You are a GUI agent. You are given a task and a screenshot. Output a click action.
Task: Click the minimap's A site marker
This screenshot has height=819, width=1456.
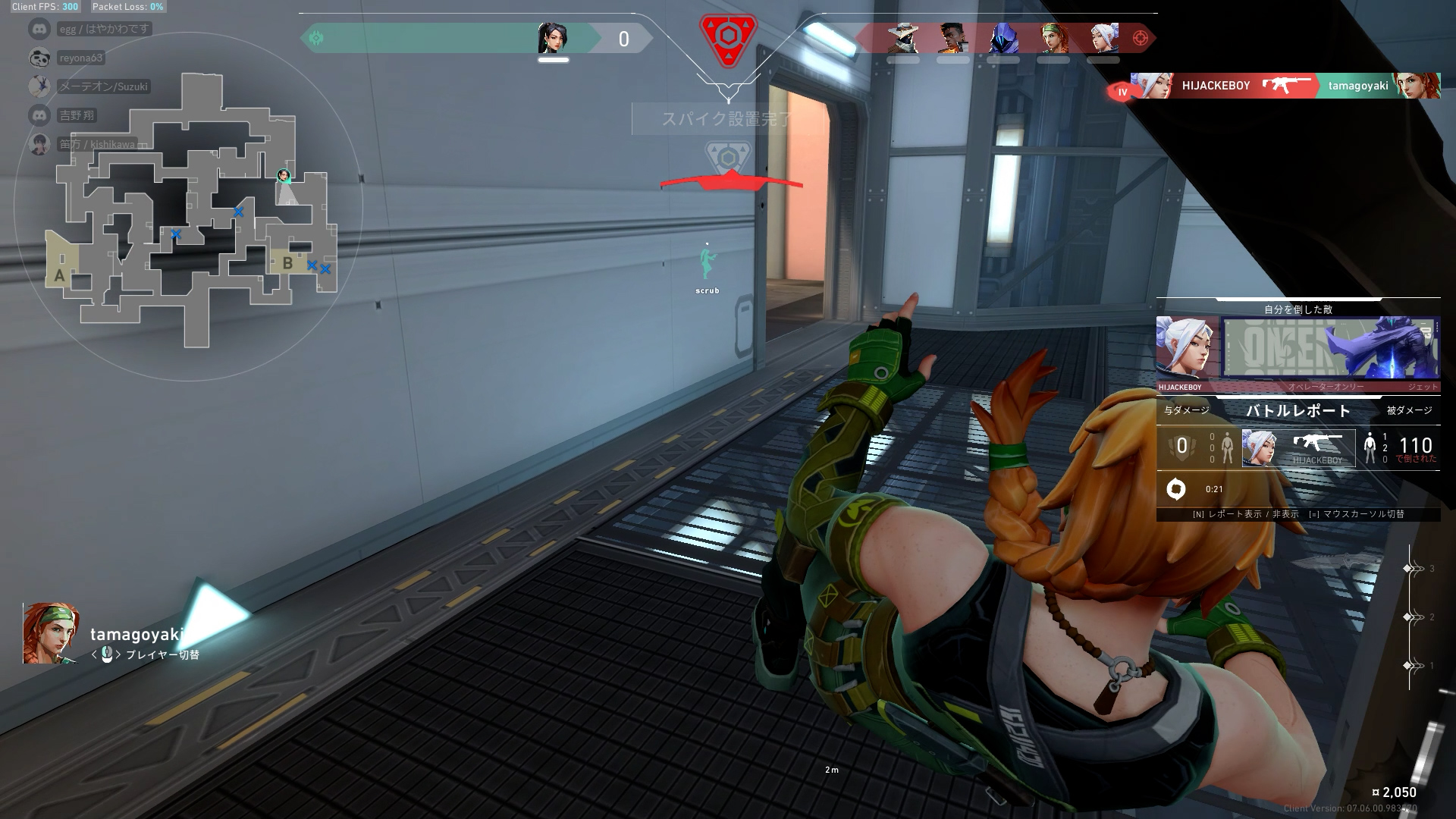tap(59, 275)
